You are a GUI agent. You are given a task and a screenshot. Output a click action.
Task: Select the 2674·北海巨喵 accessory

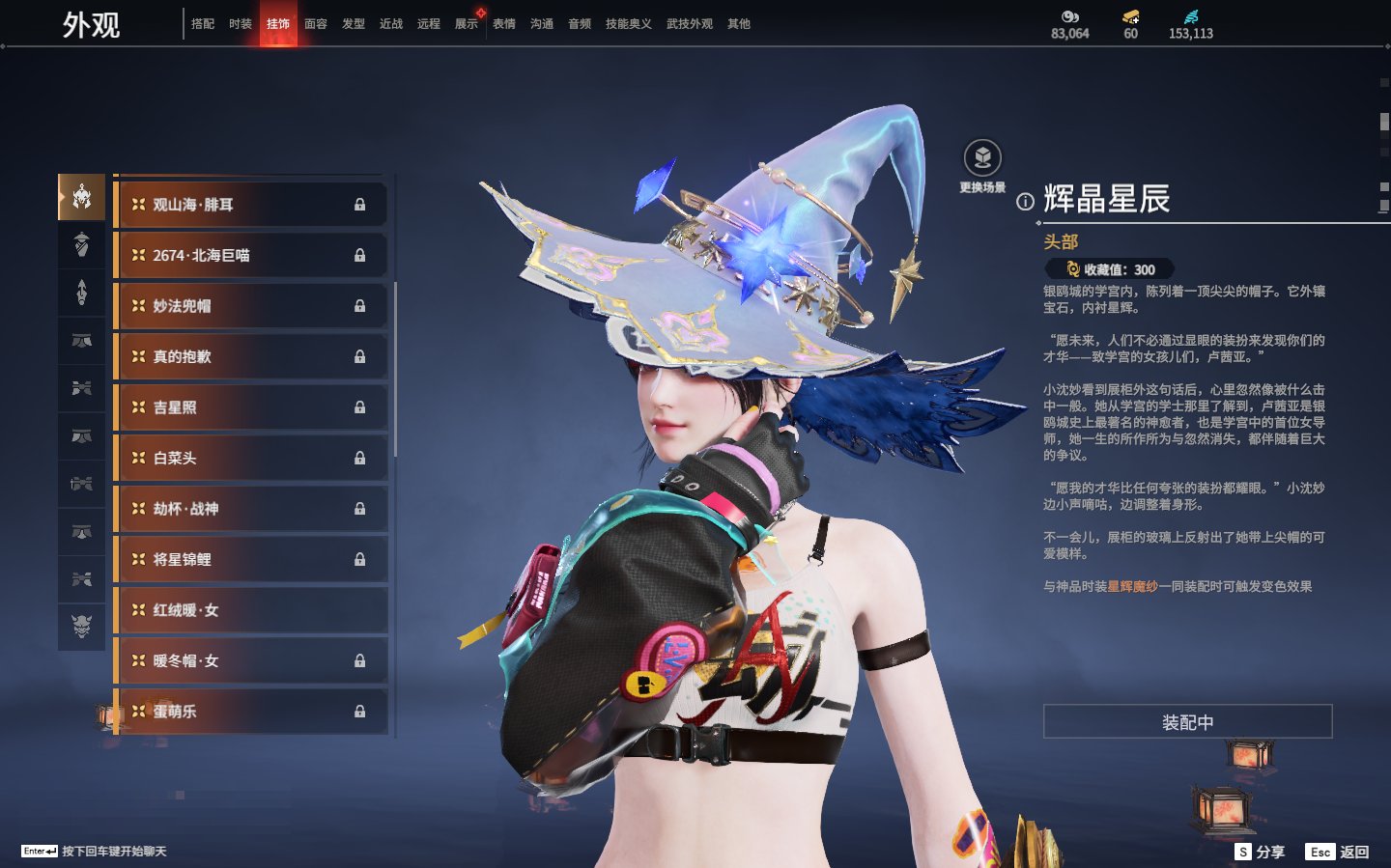pos(251,256)
